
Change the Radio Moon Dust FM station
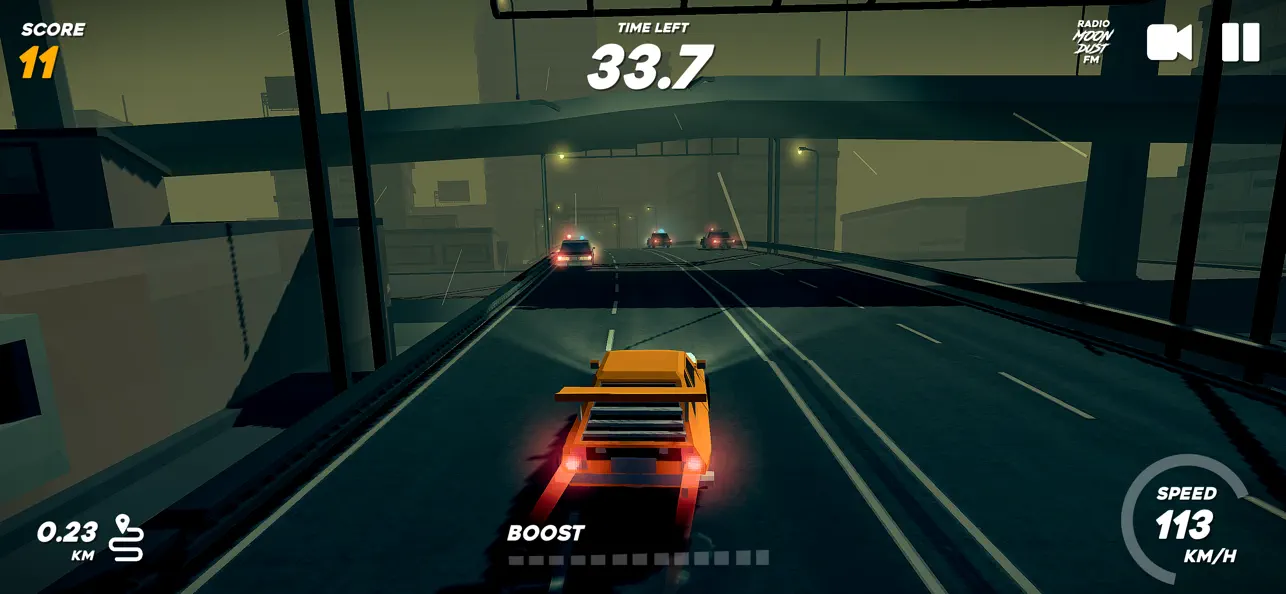(x=1092, y=42)
